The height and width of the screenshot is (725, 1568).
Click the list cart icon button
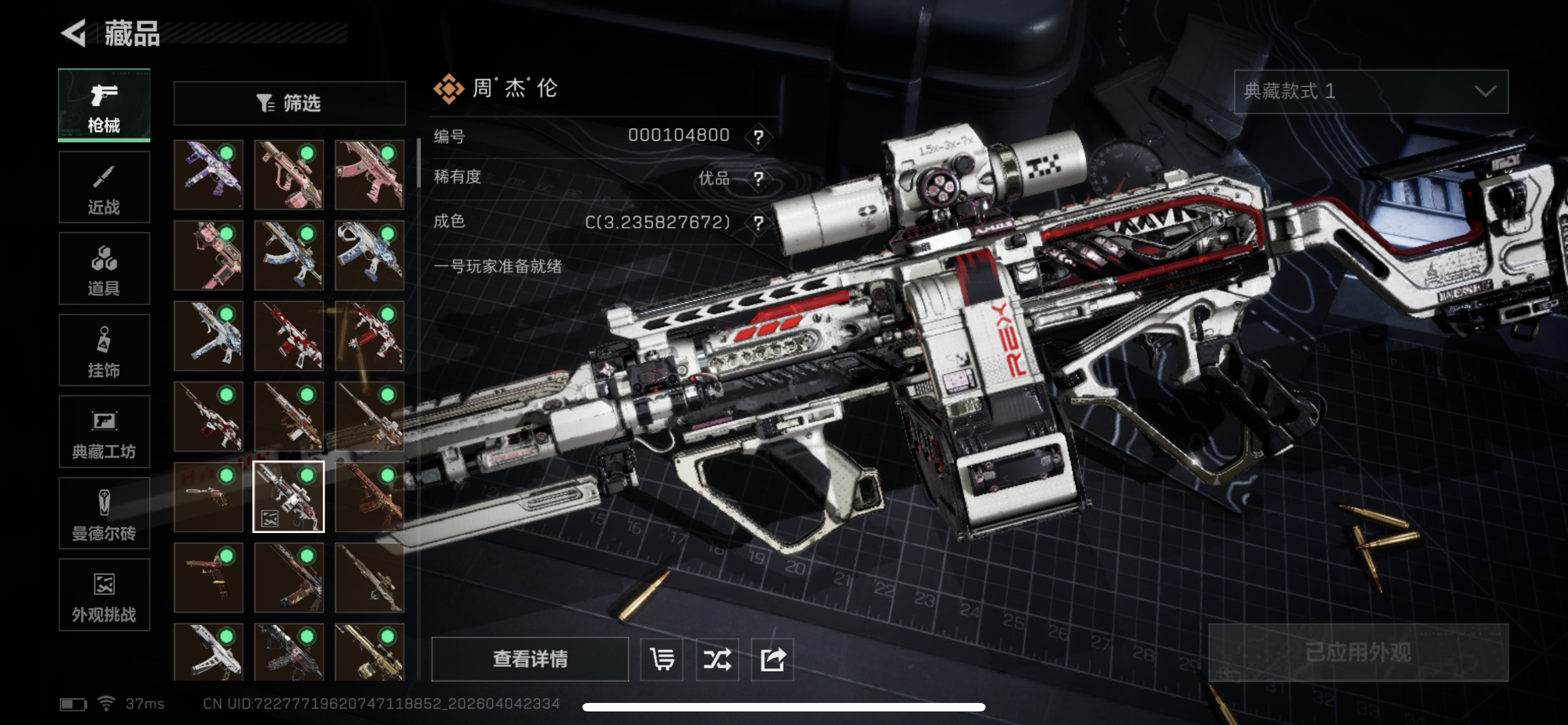click(662, 658)
